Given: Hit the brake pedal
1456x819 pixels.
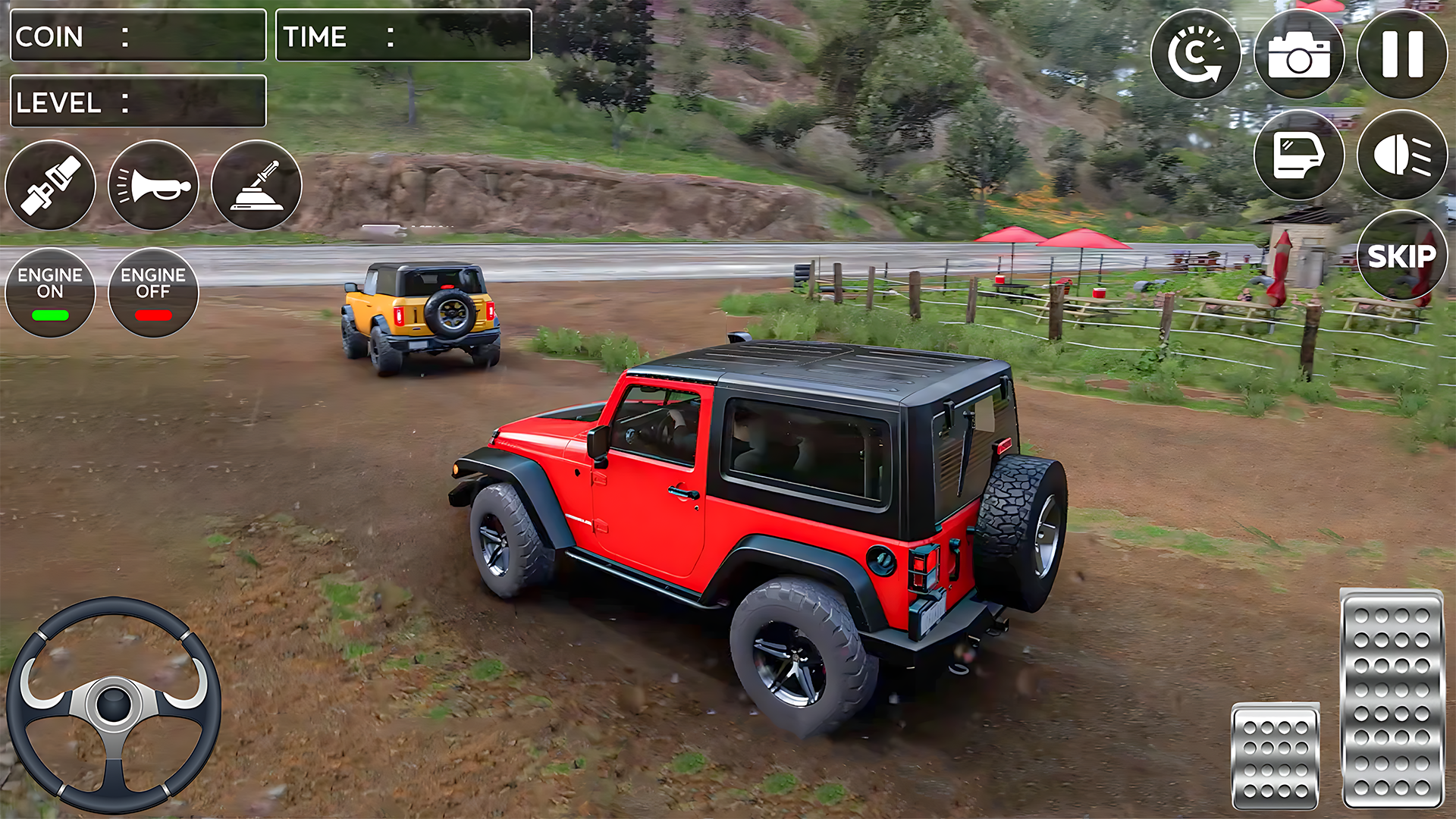Looking at the screenshot, I should point(1276,755).
